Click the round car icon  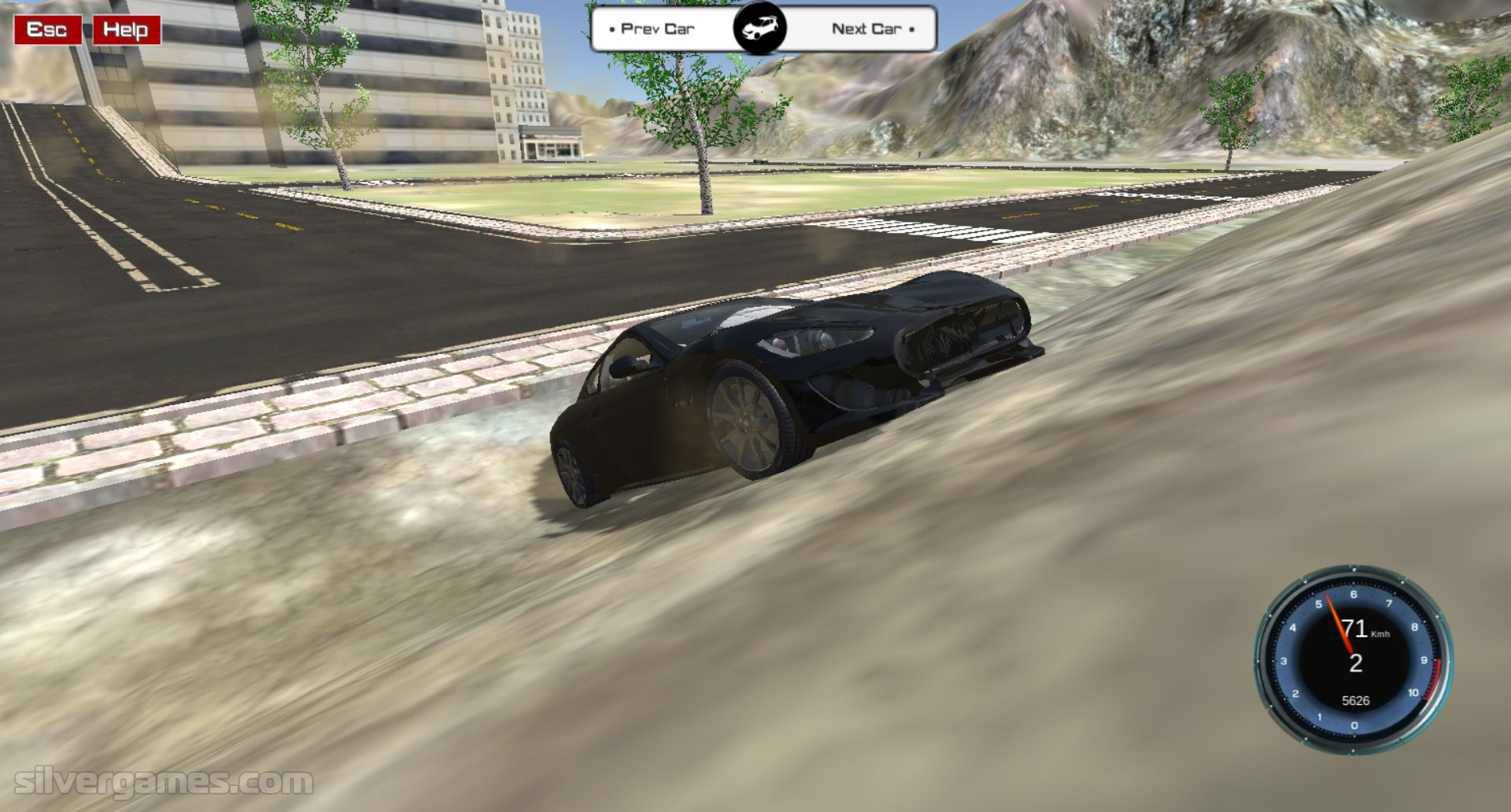pyautogui.click(x=760, y=29)
